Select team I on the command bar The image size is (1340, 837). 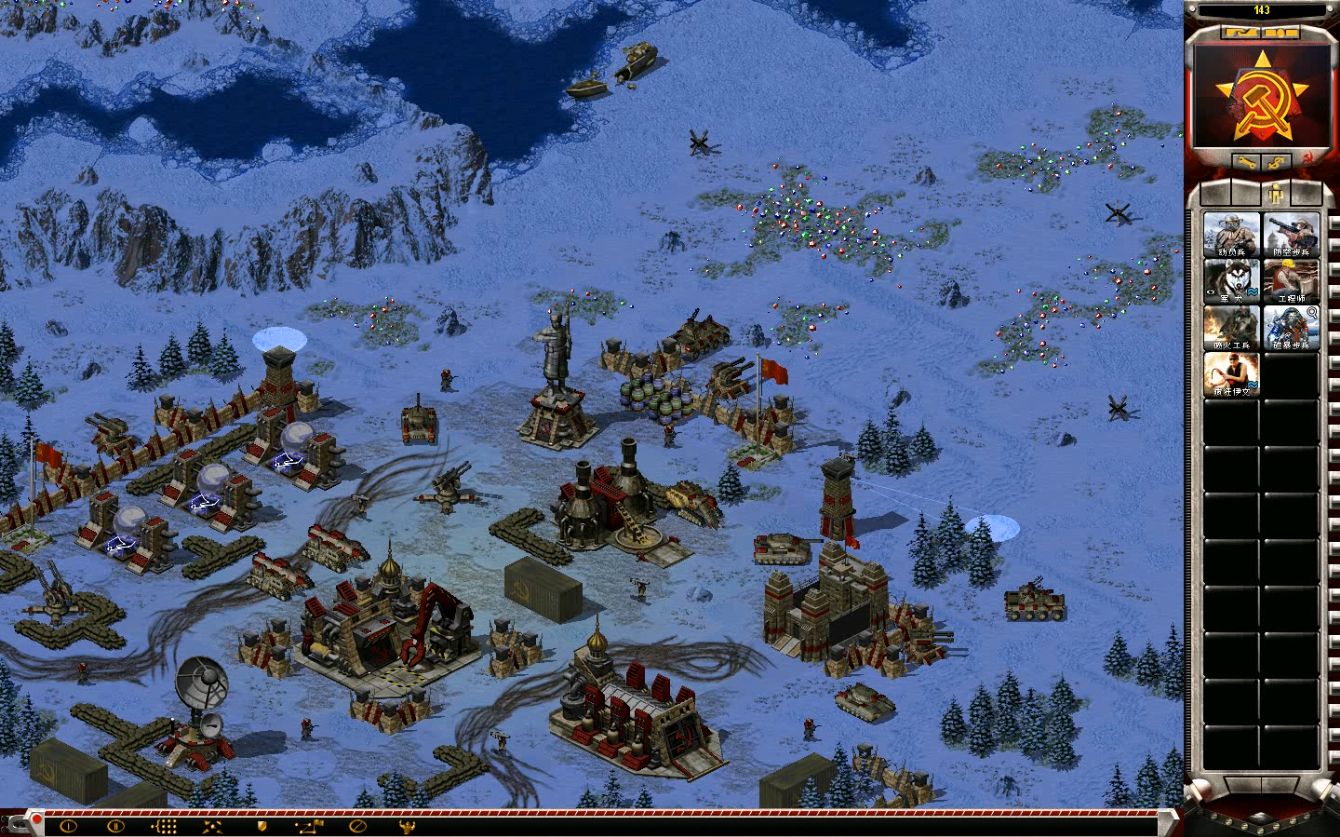(x=68, y=827)
